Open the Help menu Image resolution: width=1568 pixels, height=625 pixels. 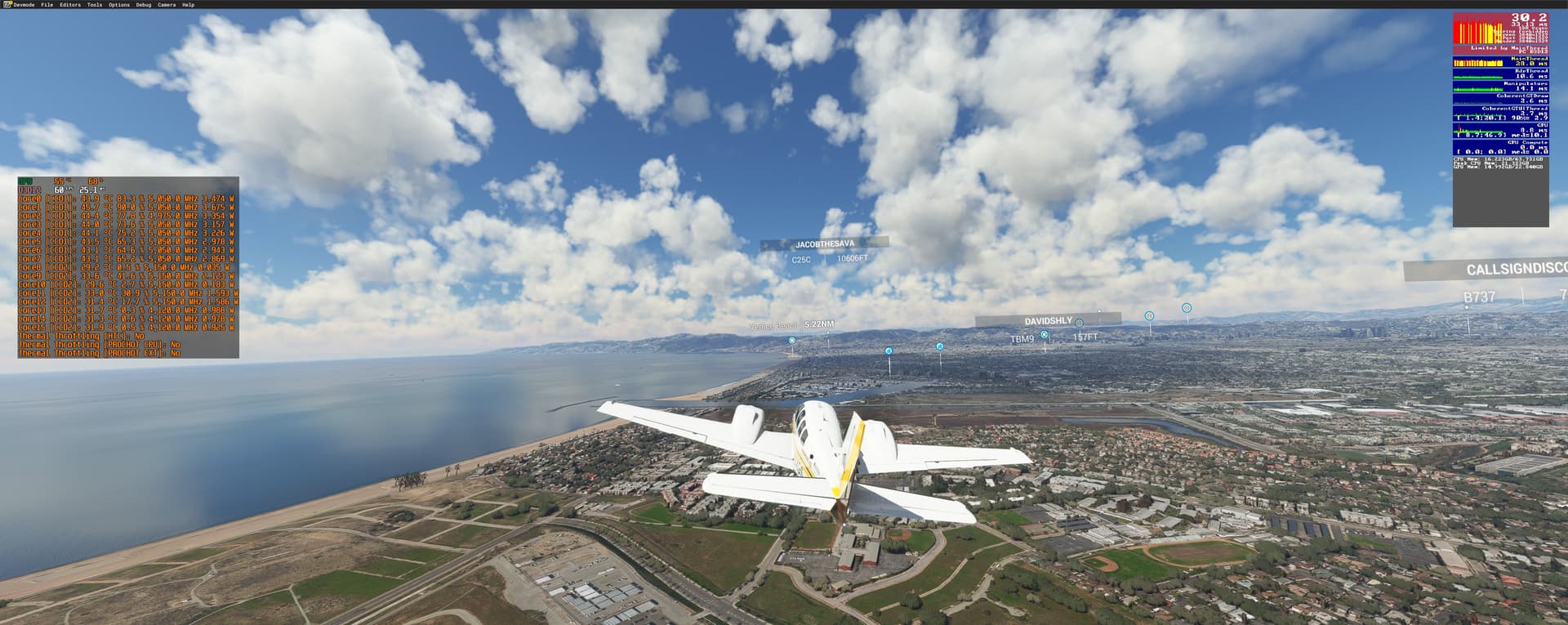click(189, 5)
